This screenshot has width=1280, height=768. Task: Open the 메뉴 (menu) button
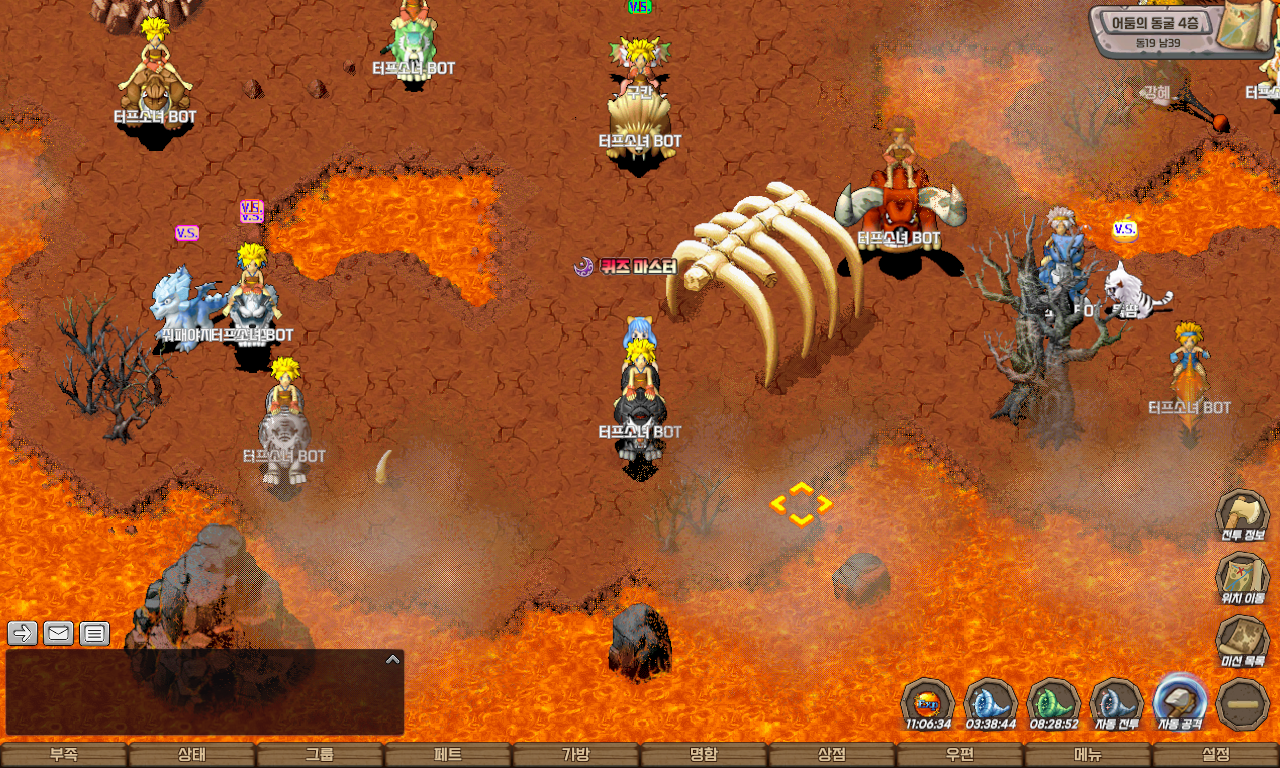[x=1088, y=755]
